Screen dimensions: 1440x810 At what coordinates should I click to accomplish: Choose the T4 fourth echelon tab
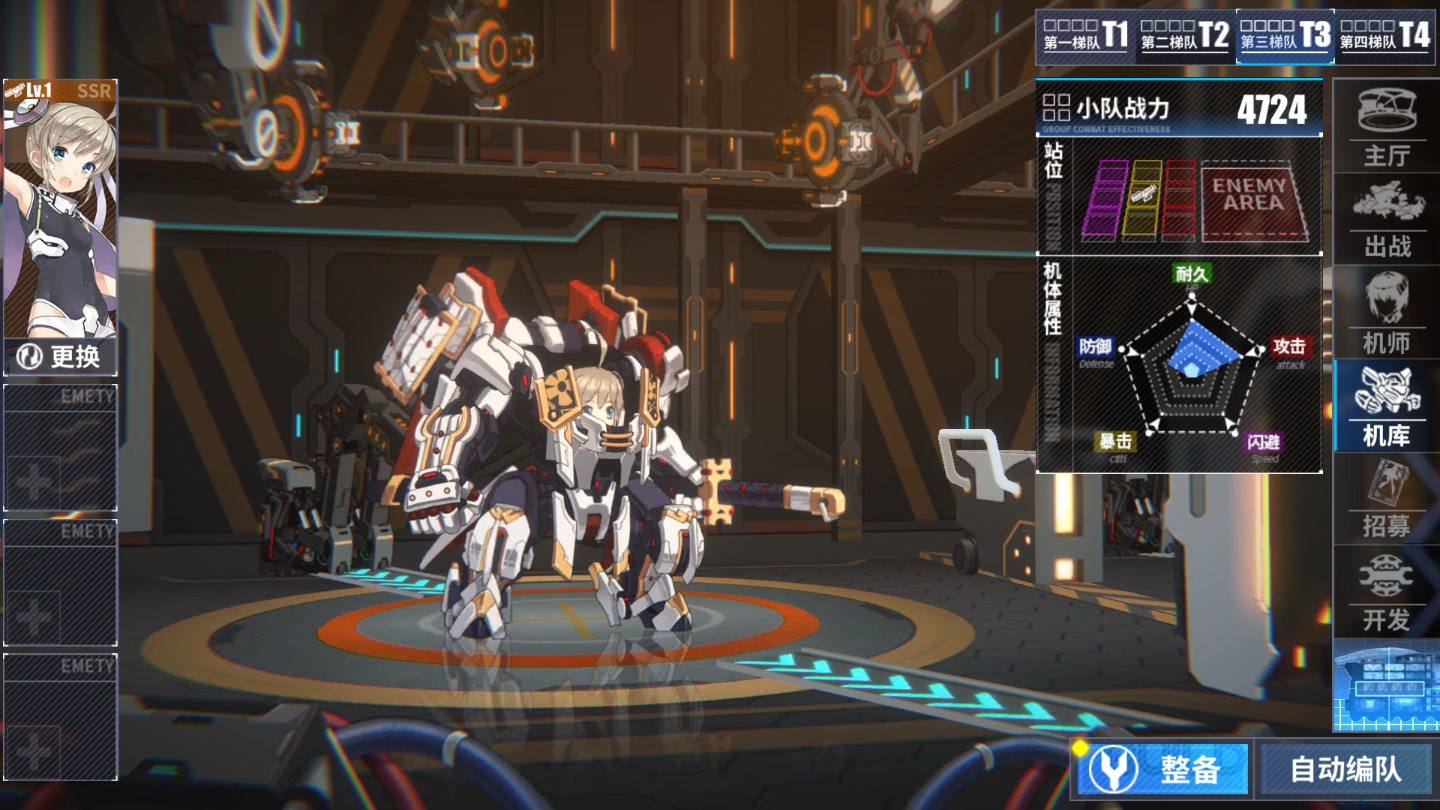pos(1385,37)
